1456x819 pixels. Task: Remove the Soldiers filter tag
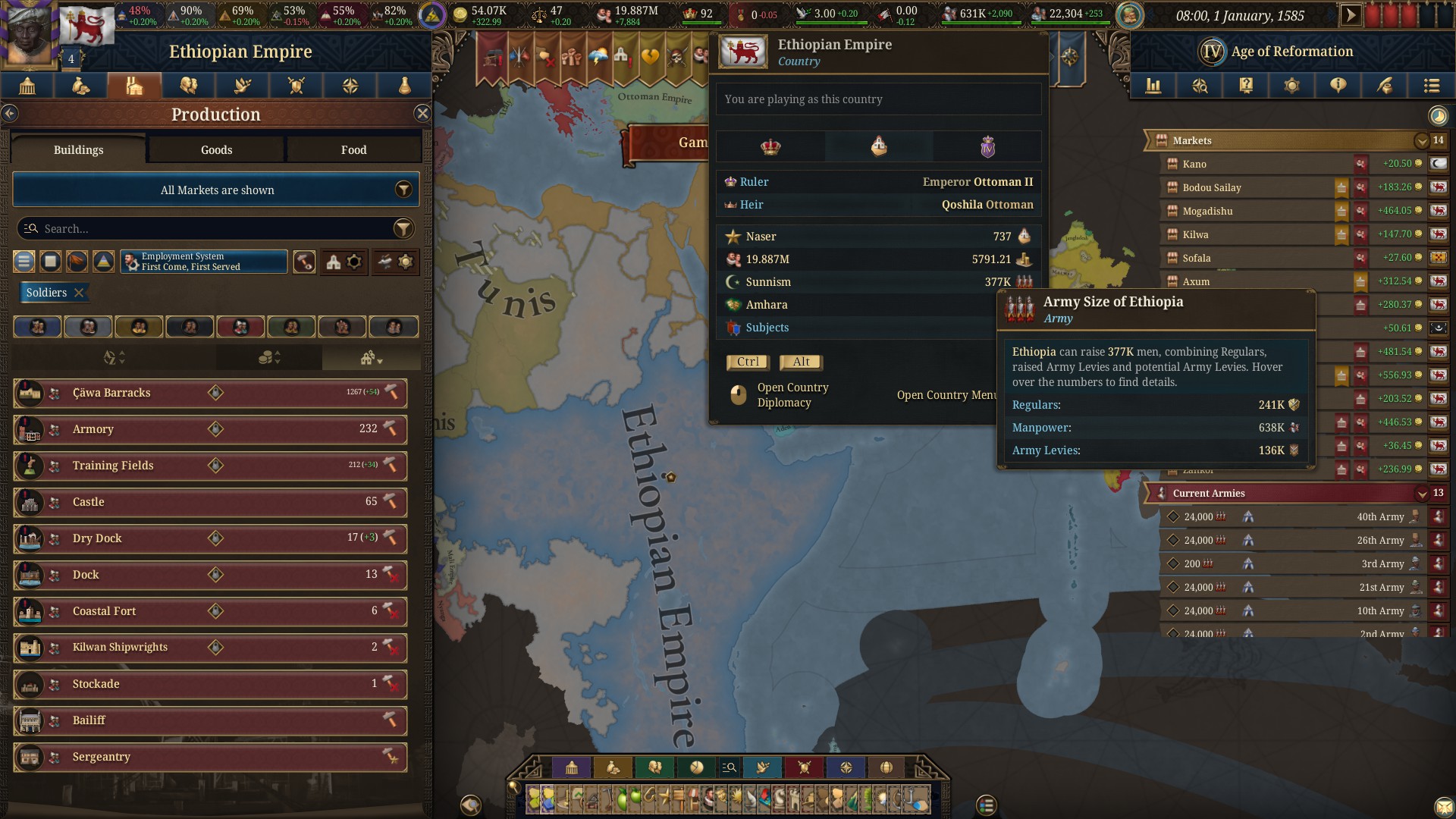click(x=78, y=293)
